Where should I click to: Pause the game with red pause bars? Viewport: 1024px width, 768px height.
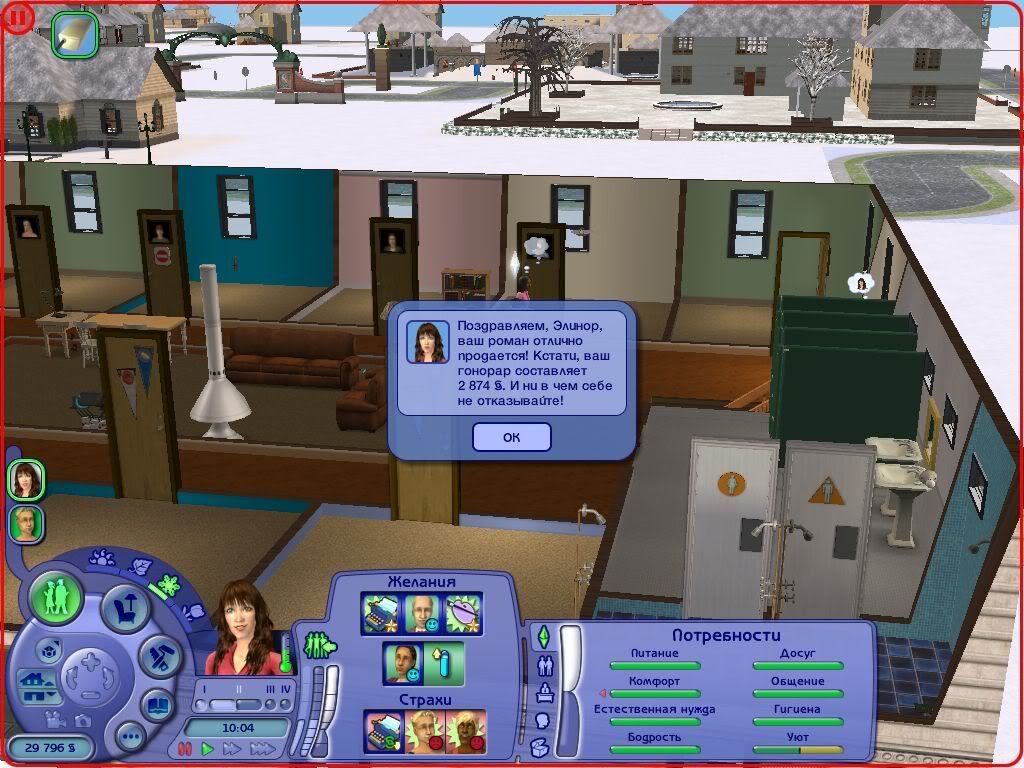pos(184,748)
